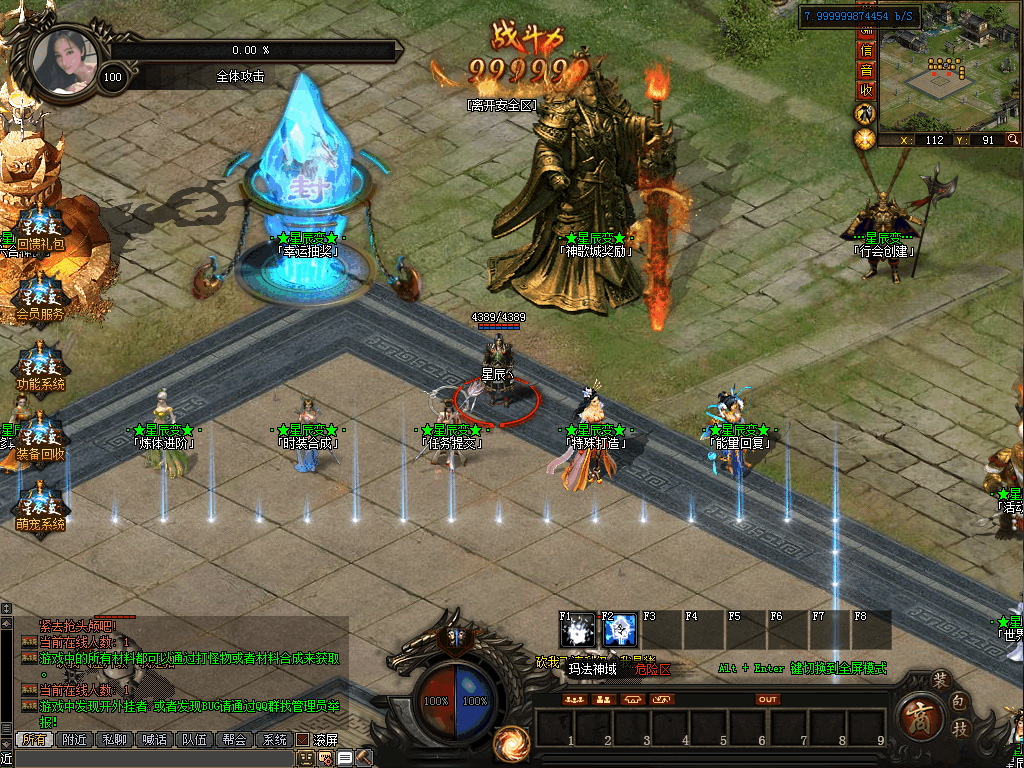The image size is (1024, 768).
Task: Click the player portrait avatar
Action: [x=64, y=62]
